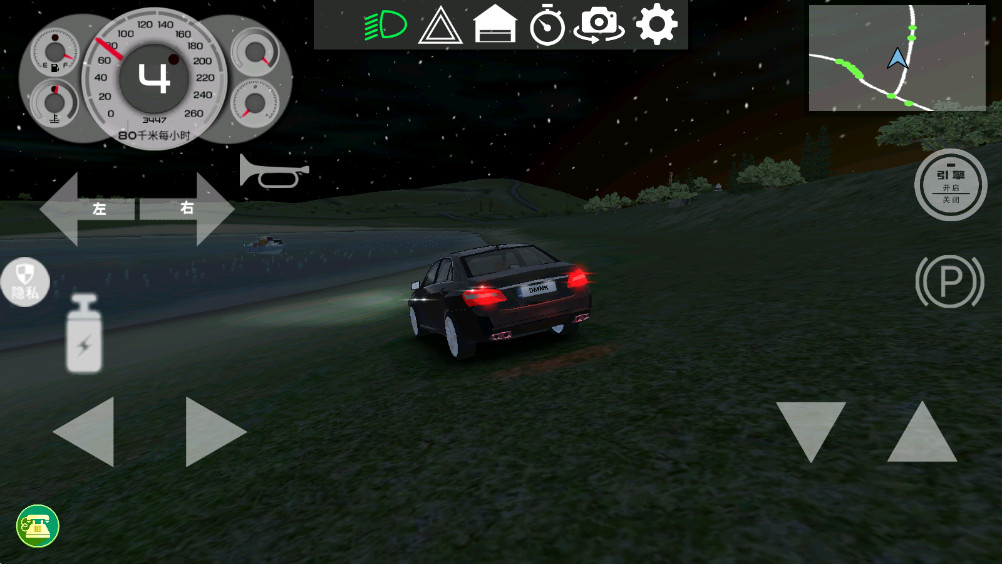Engage the parking brake (P) button
The height and width of the screenshot is (564, 1002).
click(x=949, y=283)
